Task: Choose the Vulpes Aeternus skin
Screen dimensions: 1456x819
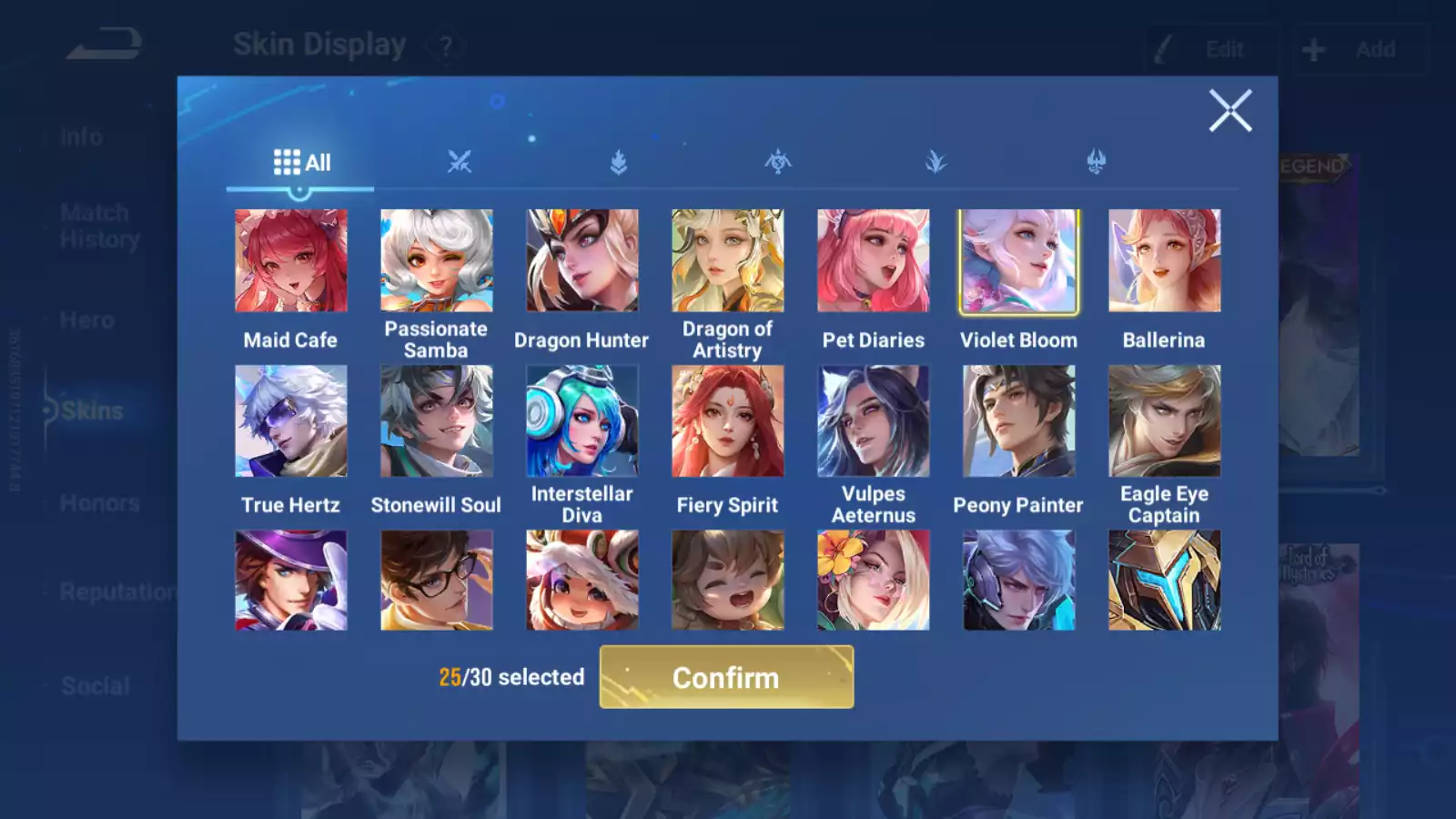Action: (x=873, y=421)
